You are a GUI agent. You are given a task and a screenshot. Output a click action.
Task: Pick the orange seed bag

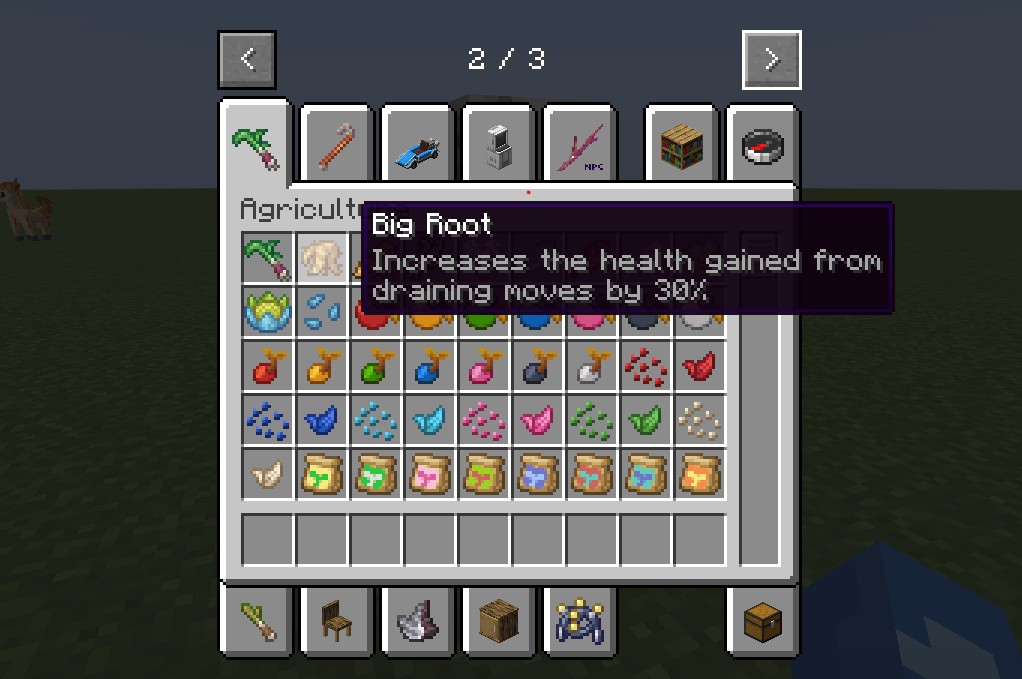[700, 475]
